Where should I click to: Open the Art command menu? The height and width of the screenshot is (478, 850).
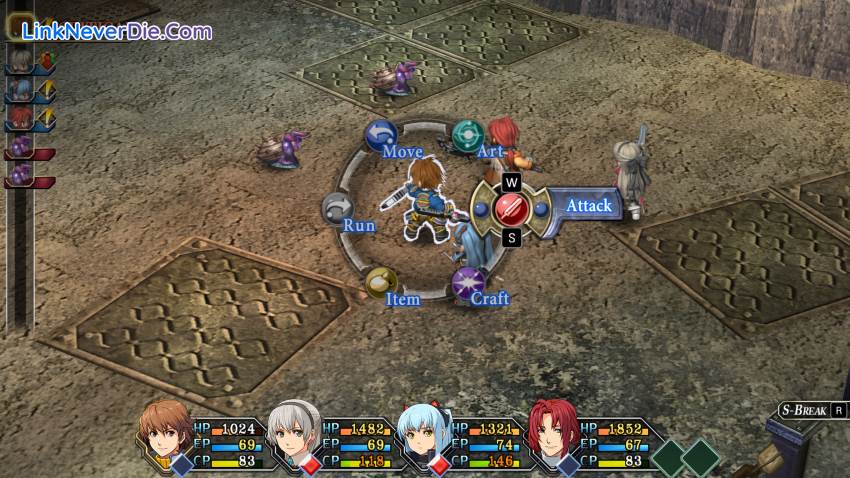[467, 135]
